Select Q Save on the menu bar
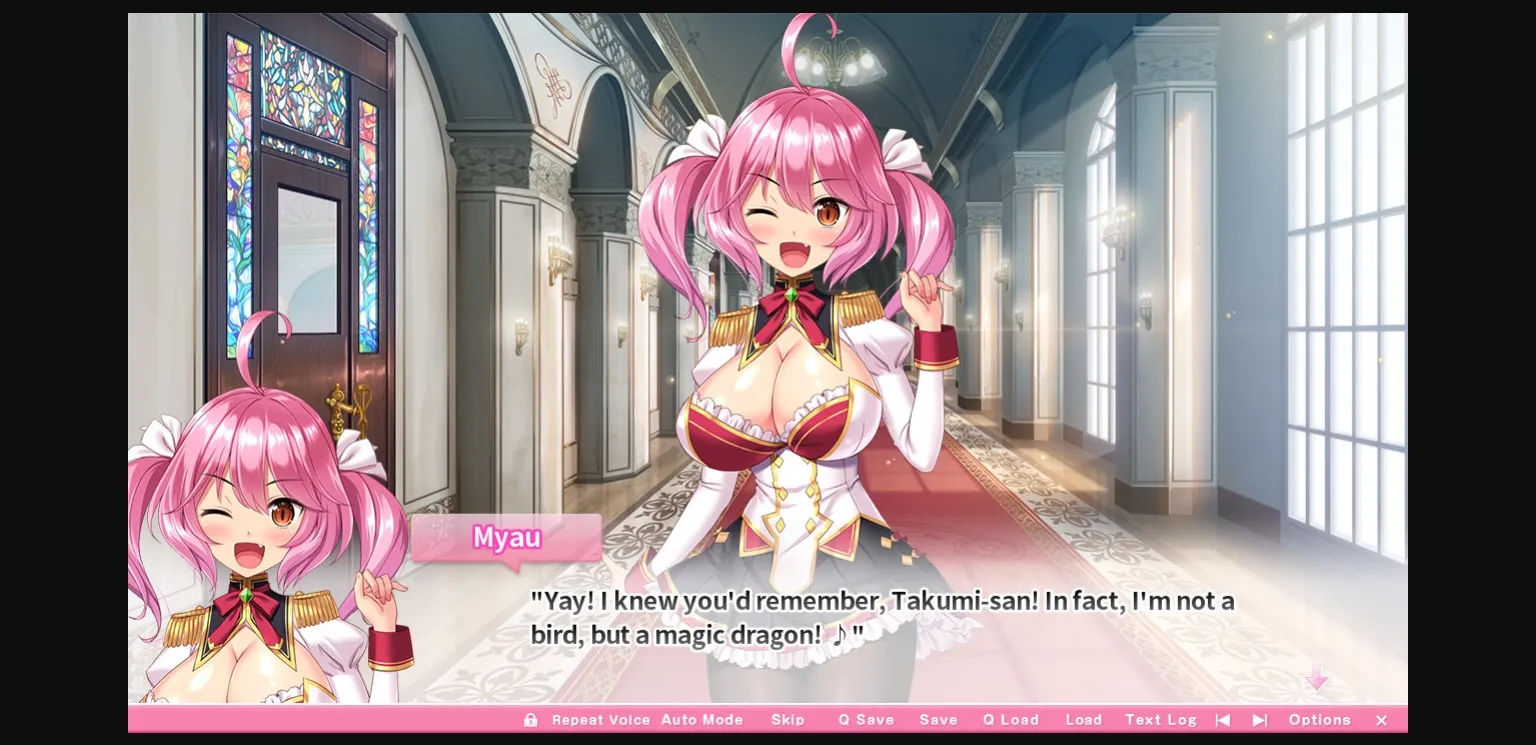 click(866, 720)
